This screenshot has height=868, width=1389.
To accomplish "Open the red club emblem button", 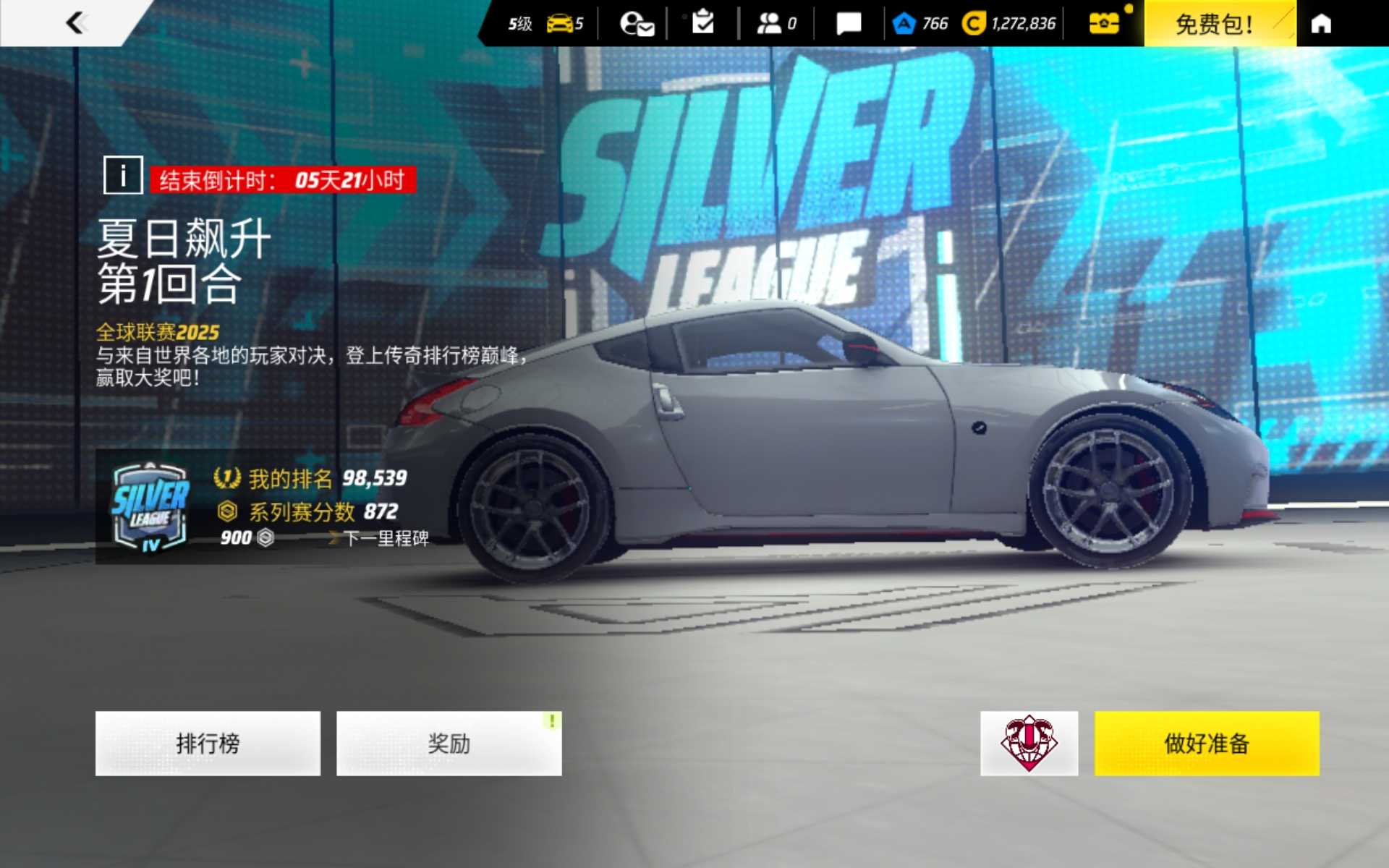I will pyautogui.click(x=1029, y=743).
